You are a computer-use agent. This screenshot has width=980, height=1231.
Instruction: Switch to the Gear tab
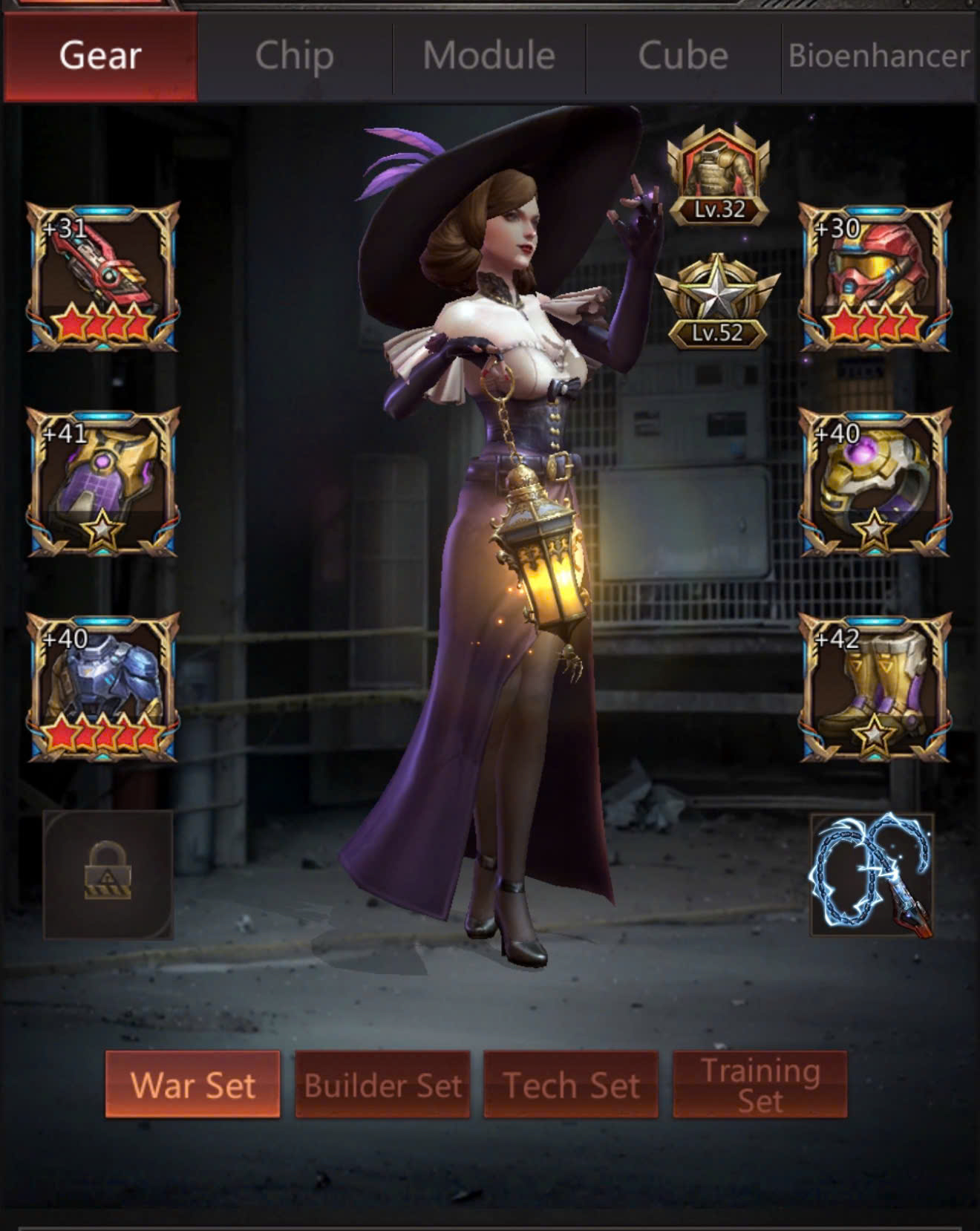tap(100, 56)
